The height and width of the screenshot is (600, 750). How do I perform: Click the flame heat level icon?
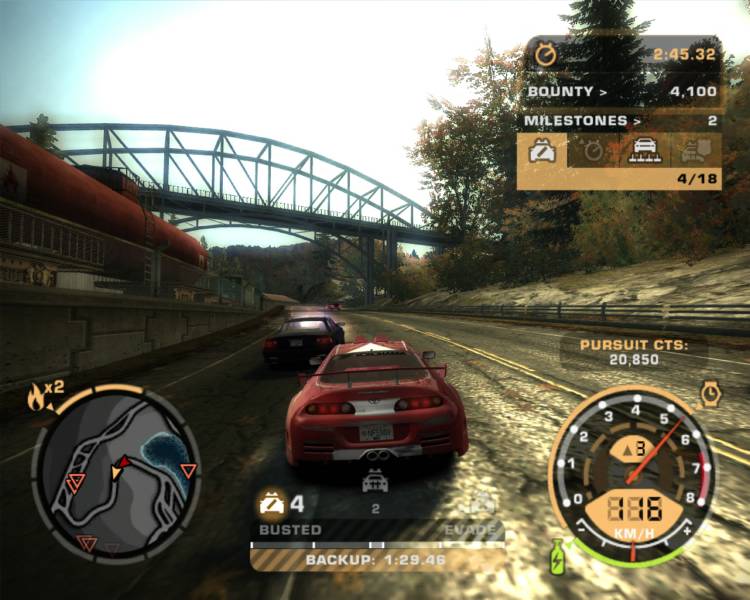pos(38,397)
